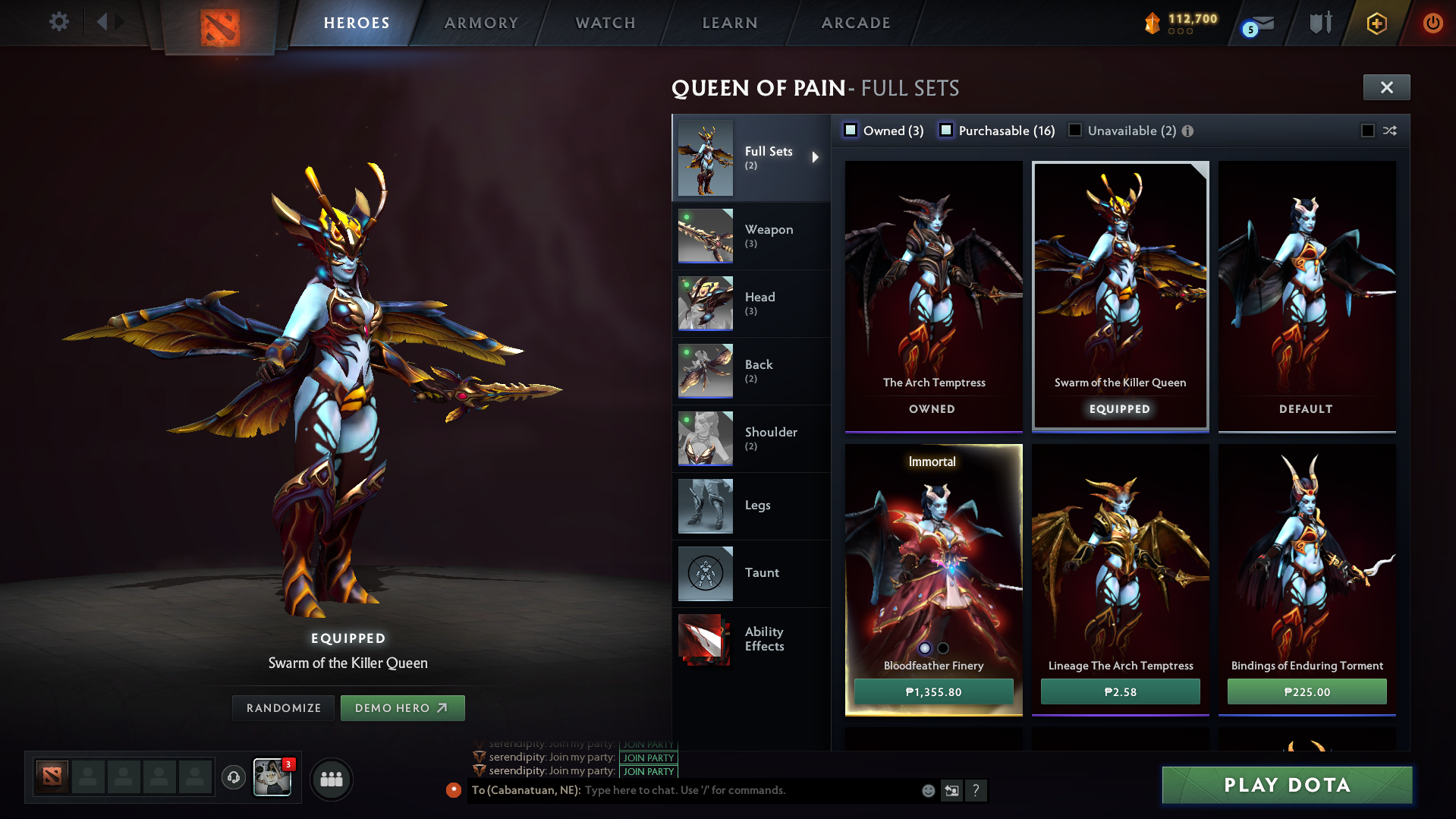
Task: Enable the Purchasable (16) checkbox
Action: 946,130
